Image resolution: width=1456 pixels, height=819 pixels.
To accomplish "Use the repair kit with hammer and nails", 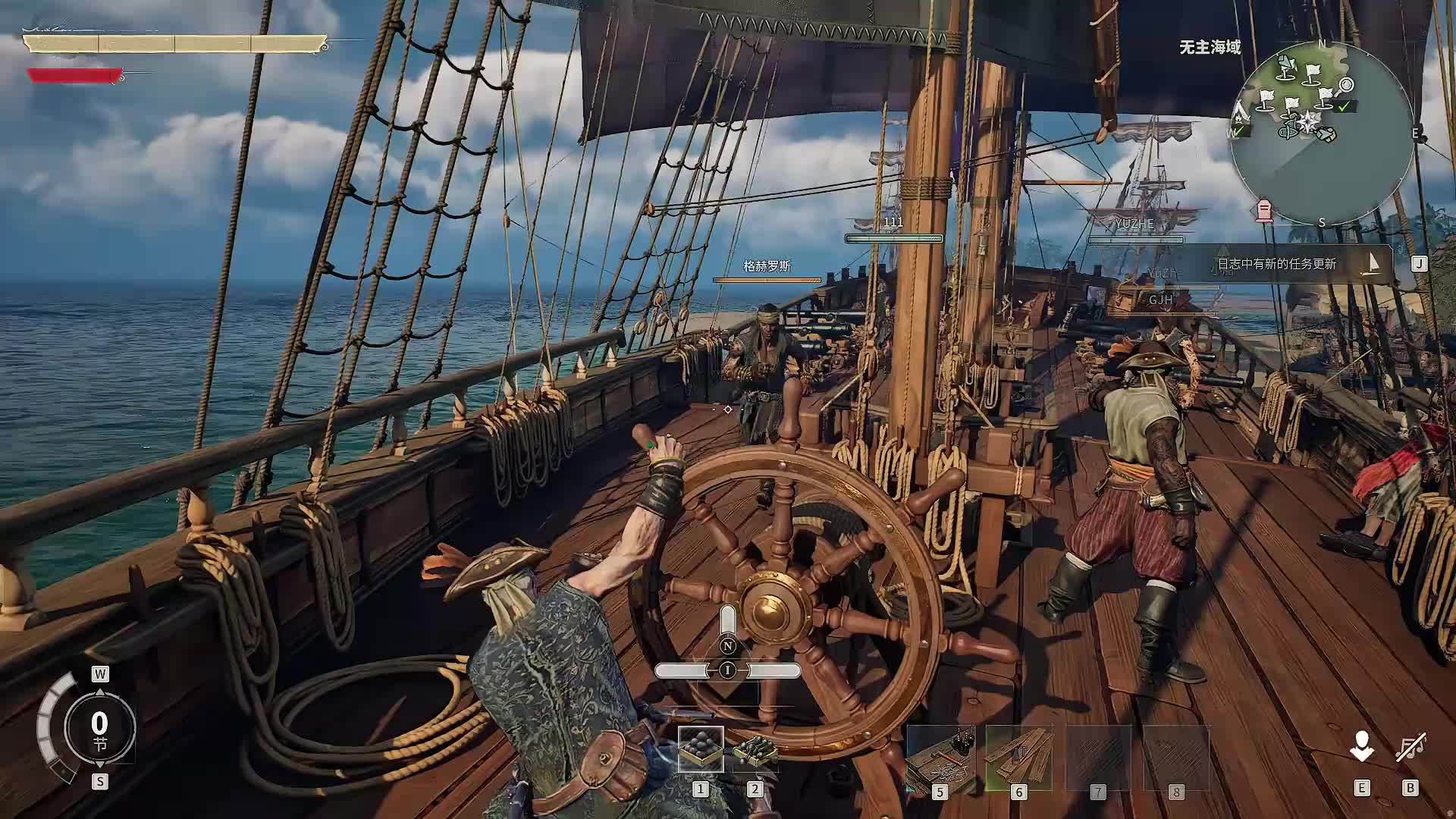I will click(940, 758).
